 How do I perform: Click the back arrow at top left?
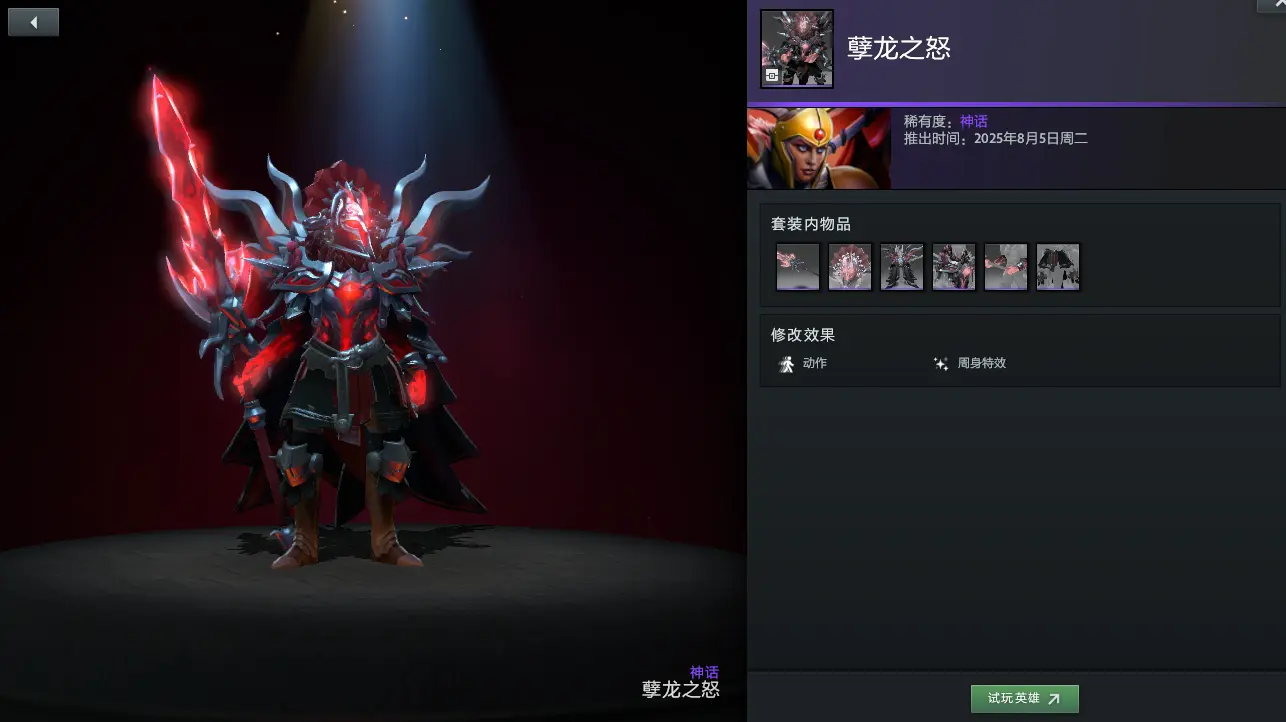[x=33, y=21]
